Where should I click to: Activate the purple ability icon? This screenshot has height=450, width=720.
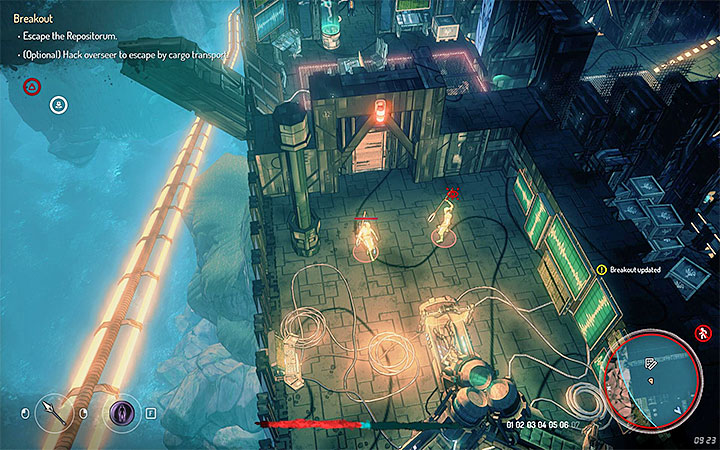122,411
